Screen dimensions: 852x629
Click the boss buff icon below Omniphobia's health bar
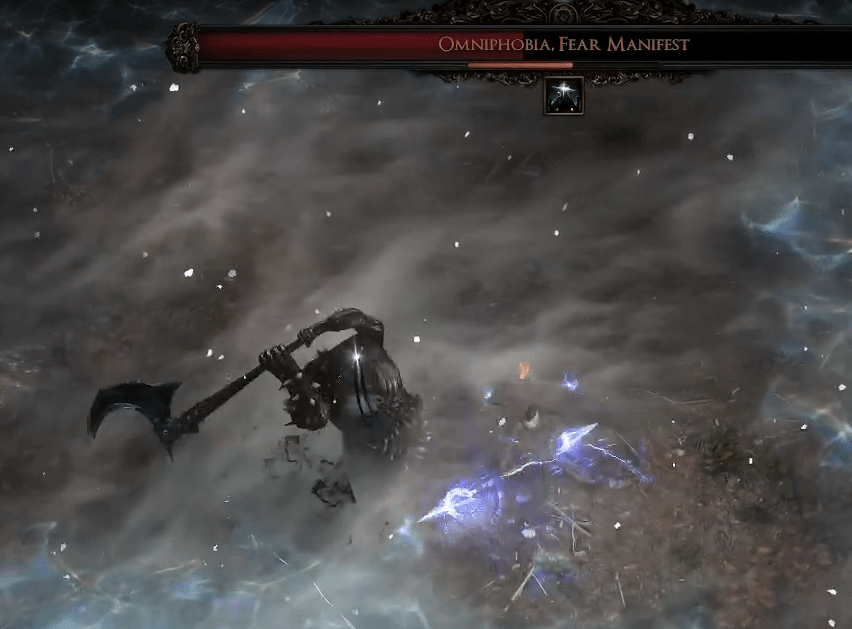pyautogui.click(x=563, y=96)
